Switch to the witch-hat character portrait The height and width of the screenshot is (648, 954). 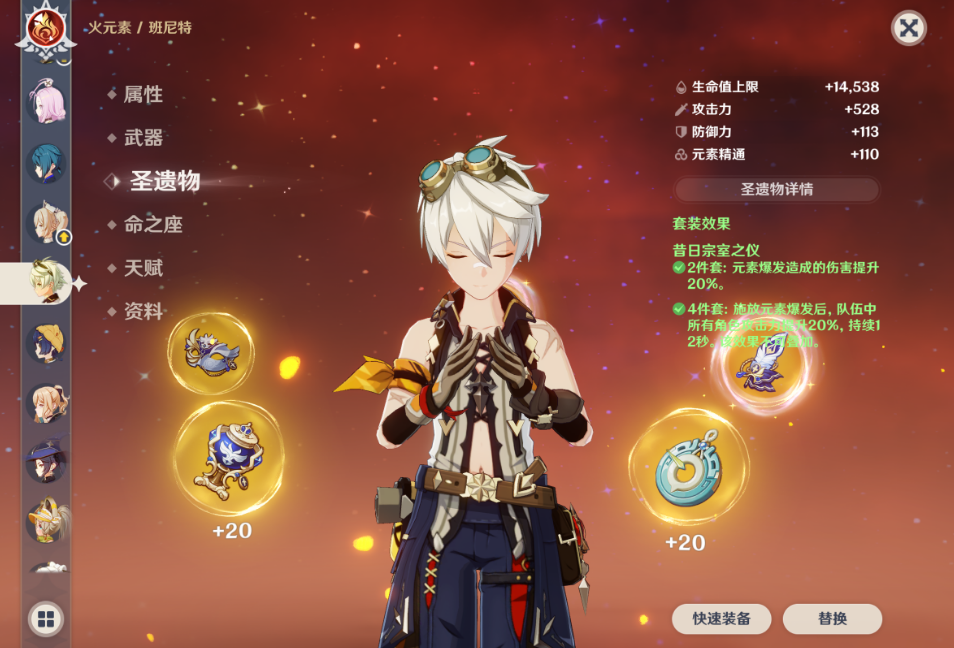coord(46,461)
